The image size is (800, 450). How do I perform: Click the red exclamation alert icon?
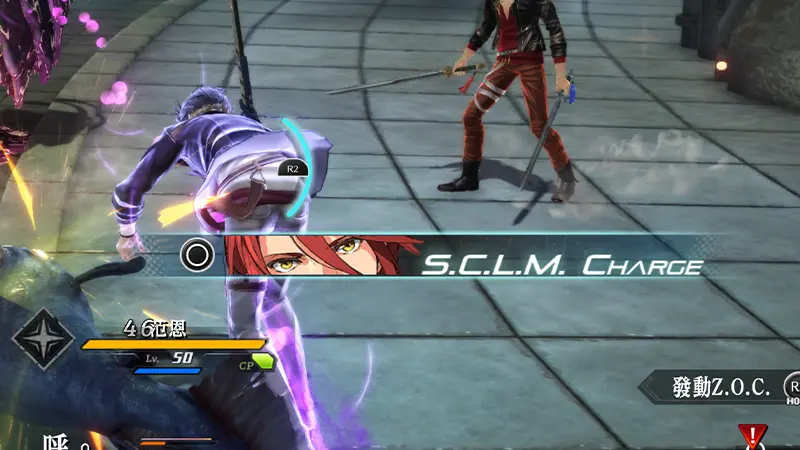[x=750, y=437]
